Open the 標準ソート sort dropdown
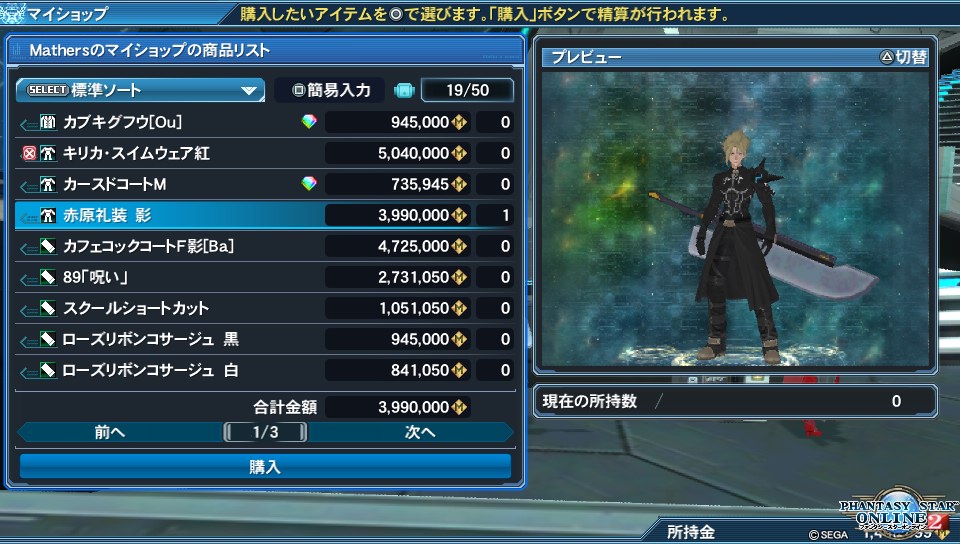Viewport: 960px width, 544px height. click(140, 90)
